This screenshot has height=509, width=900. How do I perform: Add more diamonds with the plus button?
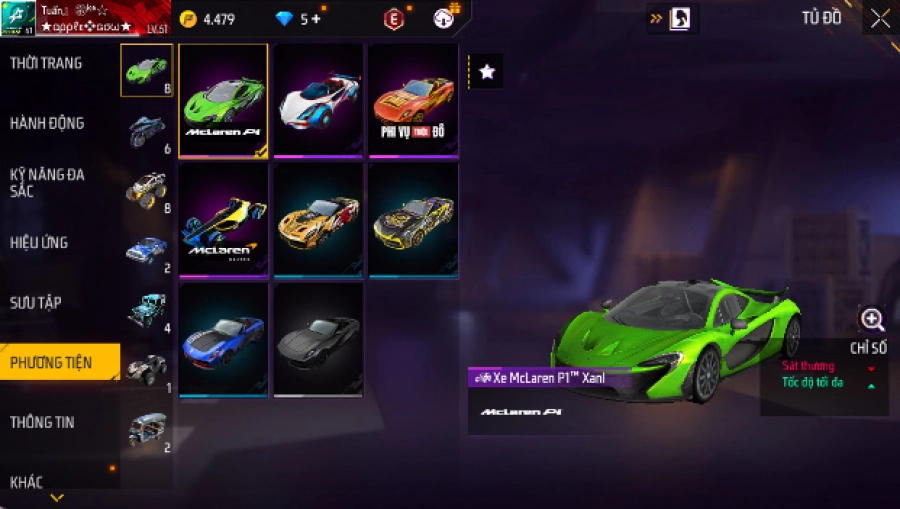317,19
